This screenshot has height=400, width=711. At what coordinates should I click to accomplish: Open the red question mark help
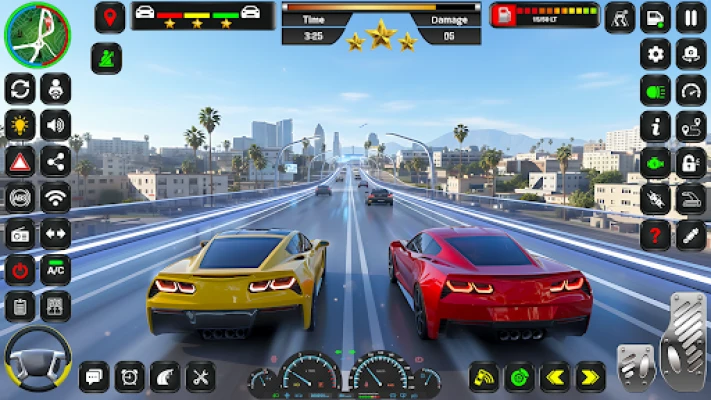[655, 234]
